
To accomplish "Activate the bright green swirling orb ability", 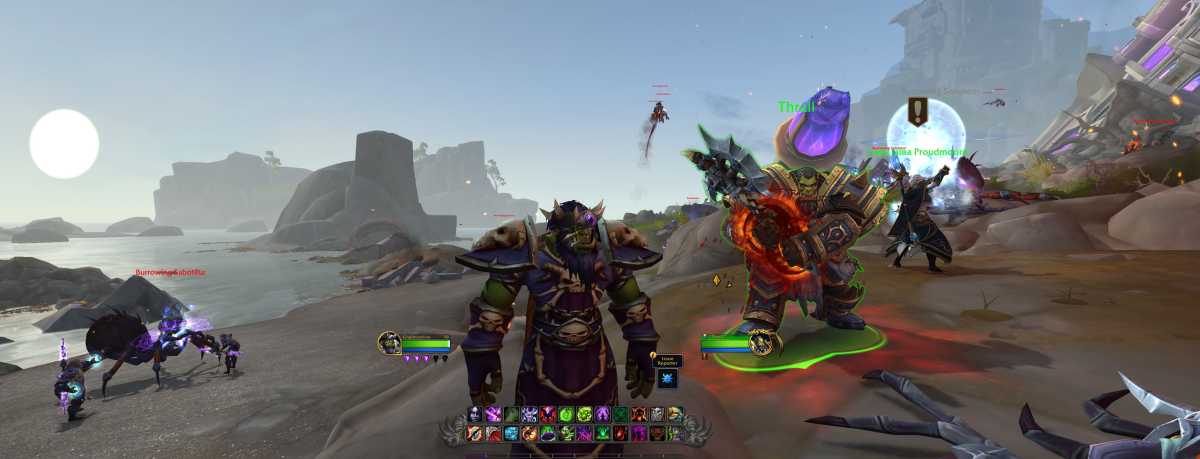I will click(566, 414).
